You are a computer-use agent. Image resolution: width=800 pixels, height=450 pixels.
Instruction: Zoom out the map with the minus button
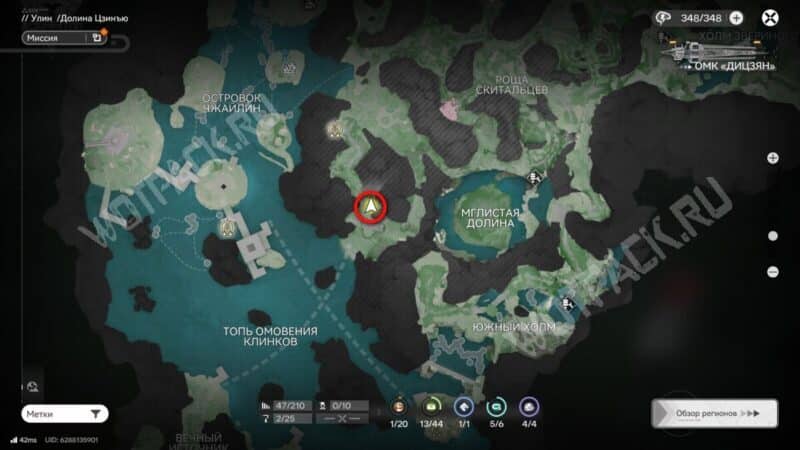click(772, 271)
